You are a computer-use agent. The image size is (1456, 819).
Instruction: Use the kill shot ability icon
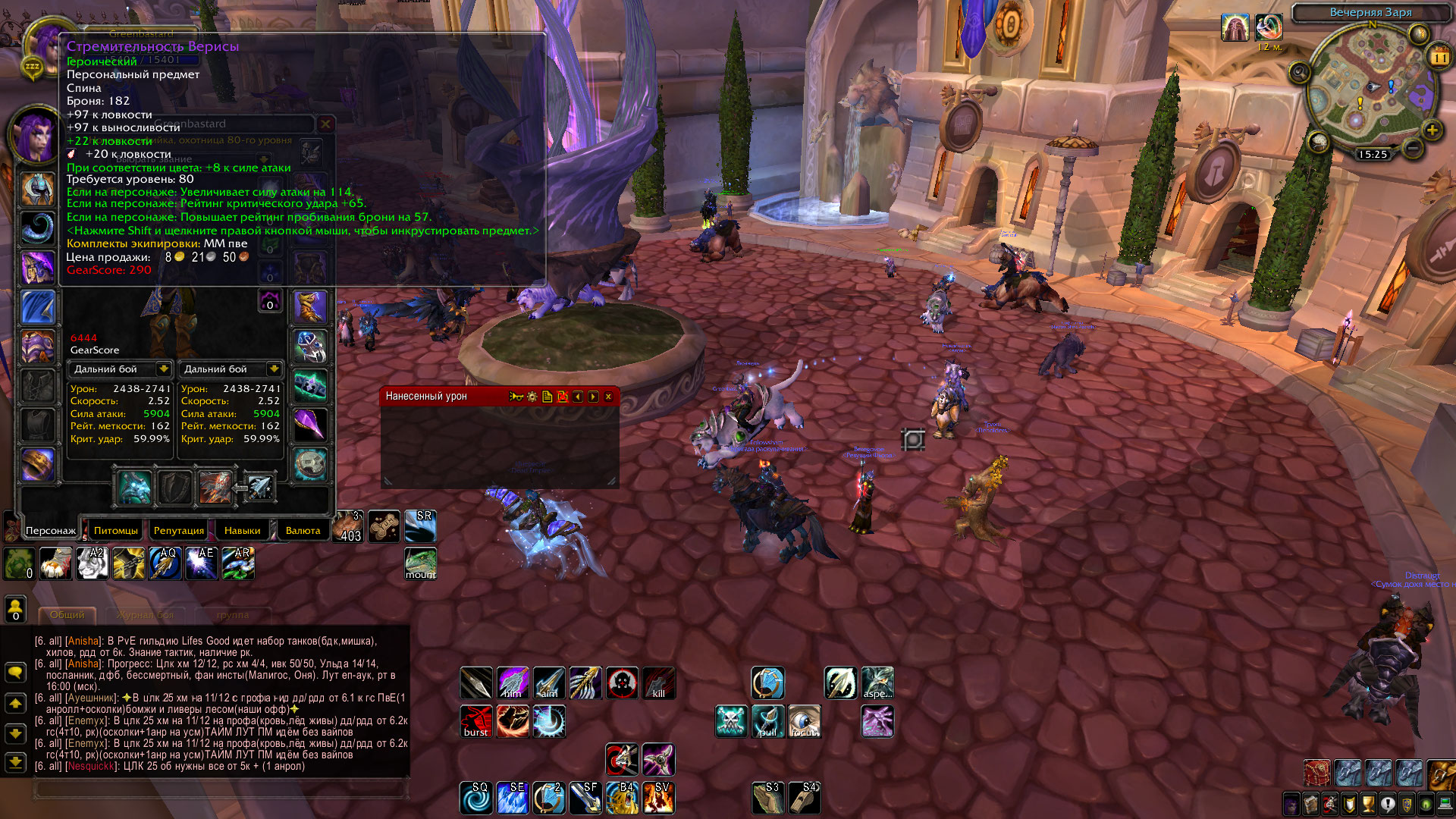[x=658, y=683]
